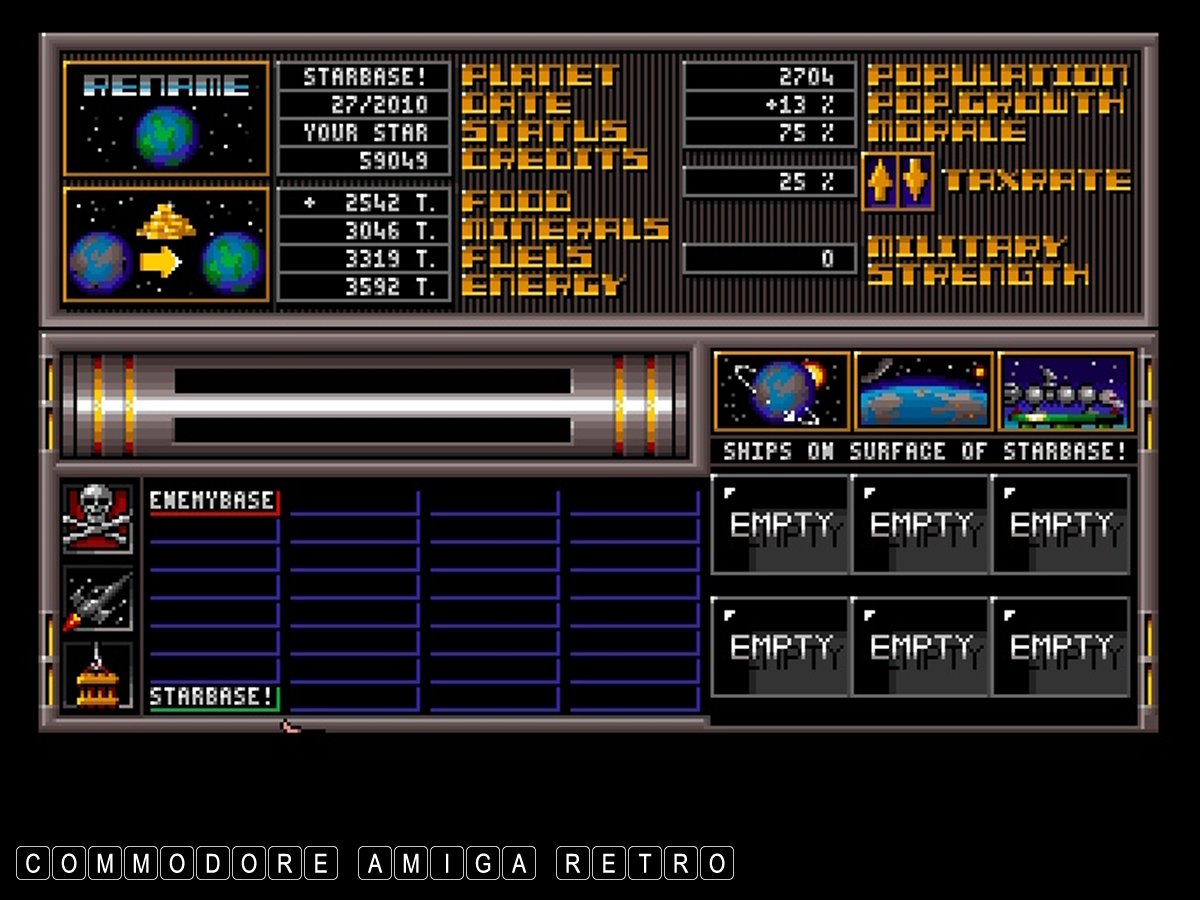
Task: Show the planet-in-space orbit view thumbnail
Action: click(782, 391)
